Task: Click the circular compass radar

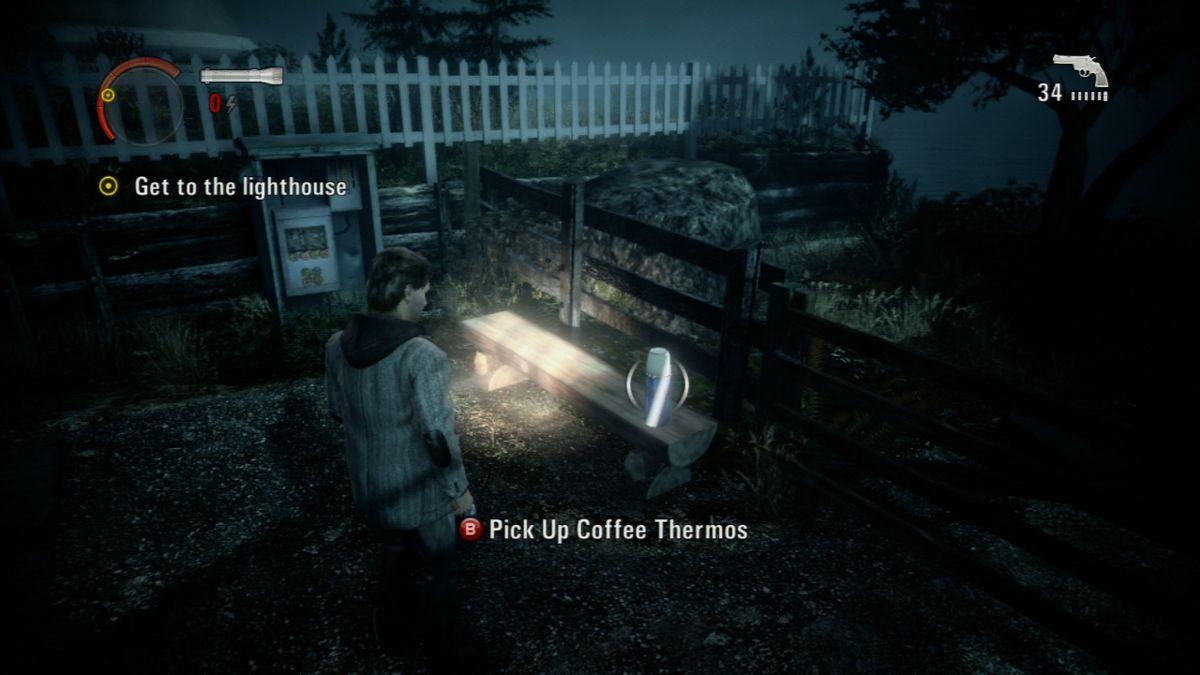Action: (x=140, y=101)
